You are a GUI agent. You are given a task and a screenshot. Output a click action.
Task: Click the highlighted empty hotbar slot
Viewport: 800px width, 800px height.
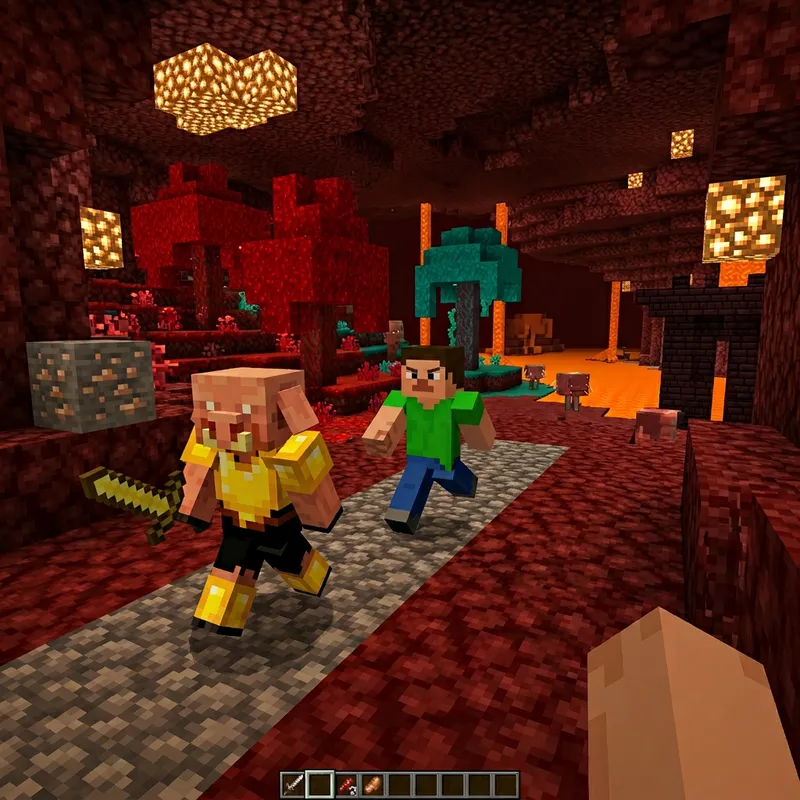click(x=320, y=783)
